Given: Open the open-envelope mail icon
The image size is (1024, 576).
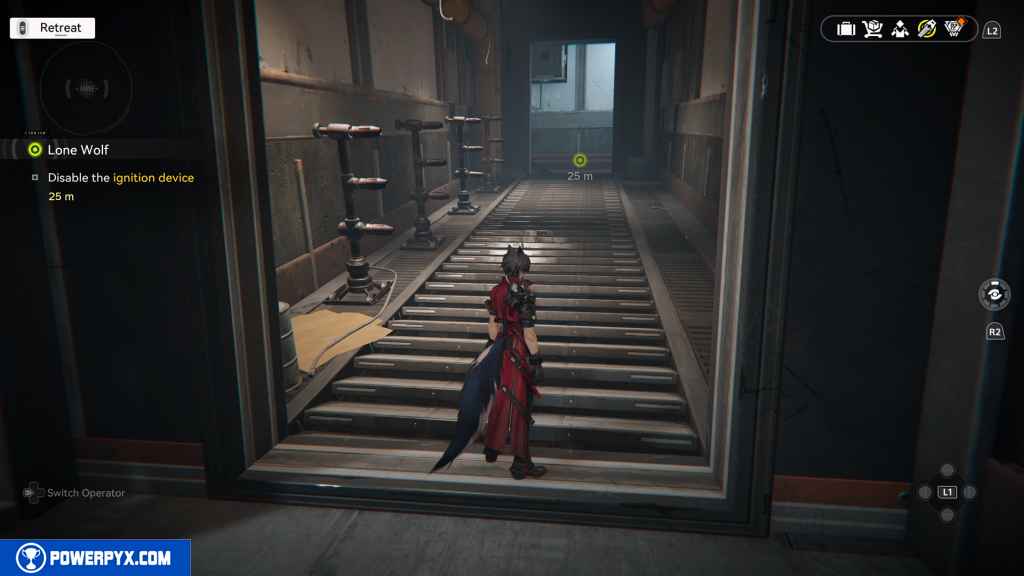Looking at the screenshot, I should coord(900,29).
